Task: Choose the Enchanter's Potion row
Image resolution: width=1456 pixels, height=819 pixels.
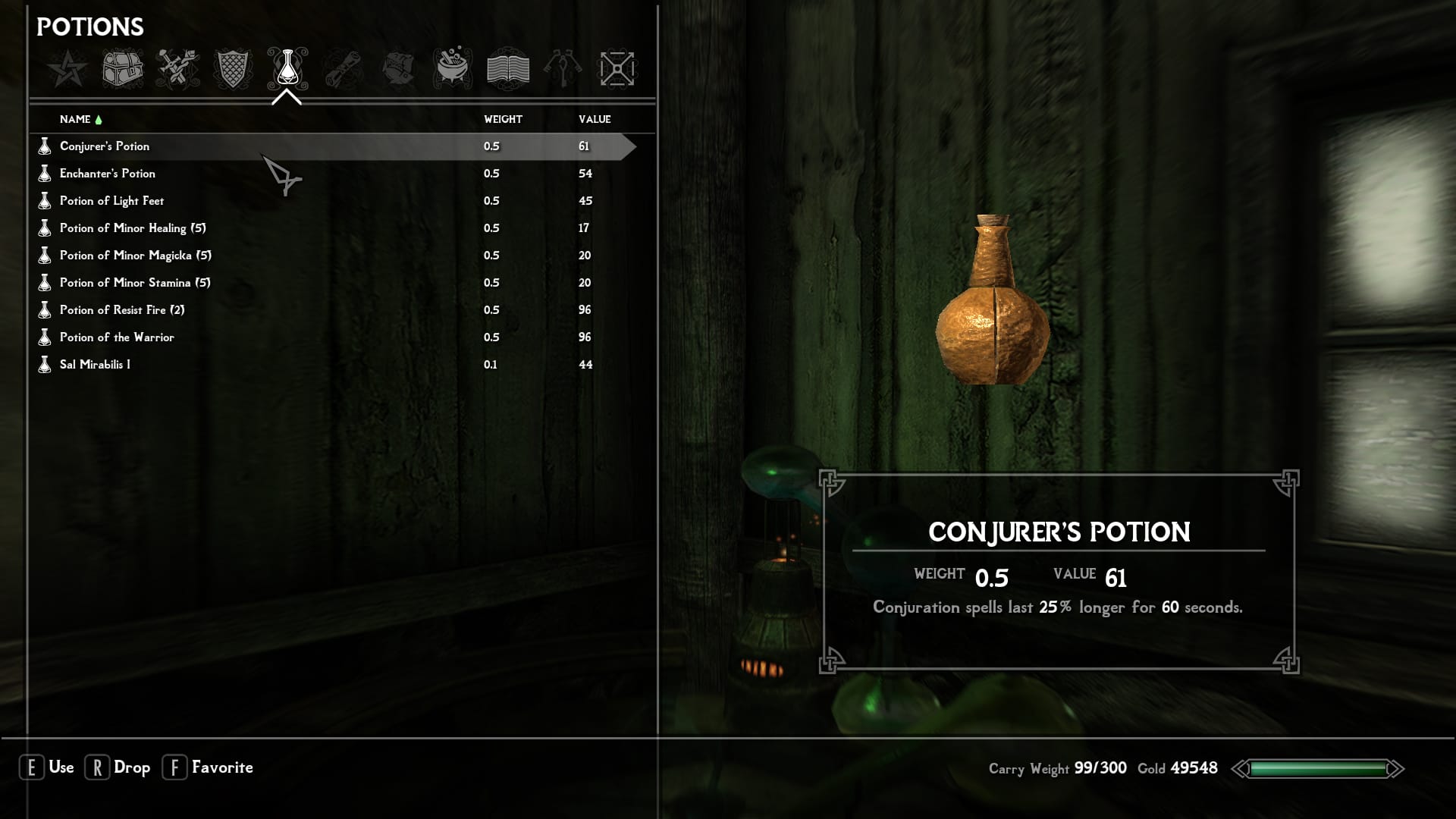Action: [108, 174]
